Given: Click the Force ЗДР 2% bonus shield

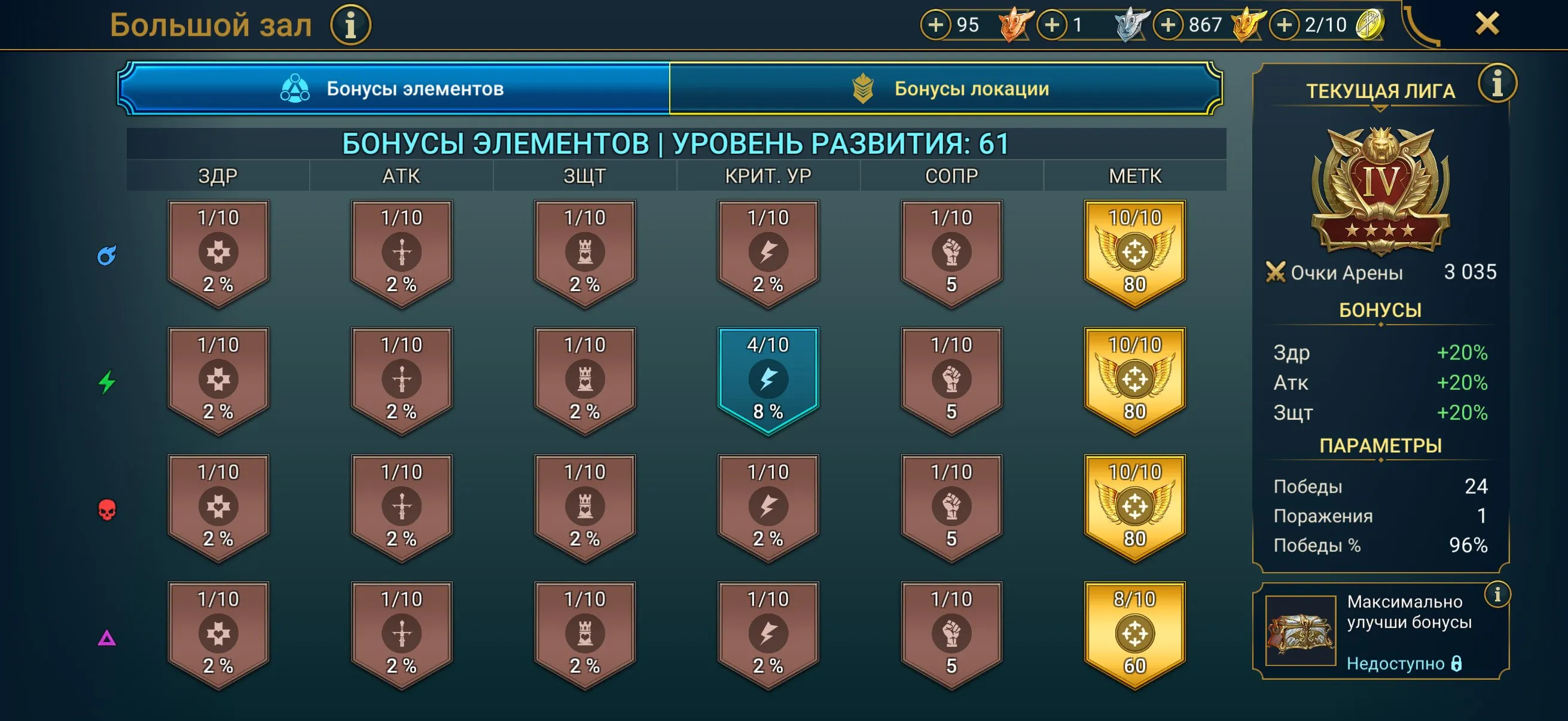Looking at the screenshot, I should click(x=218, y=505).
